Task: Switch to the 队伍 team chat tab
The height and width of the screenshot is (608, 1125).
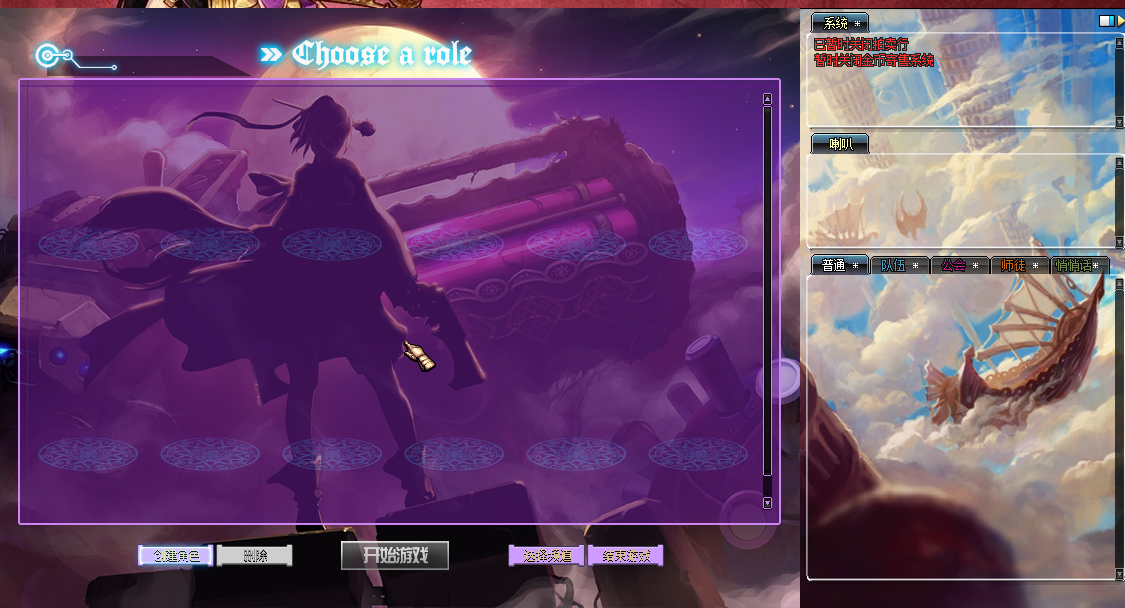Action: click(x=900, y=265)
